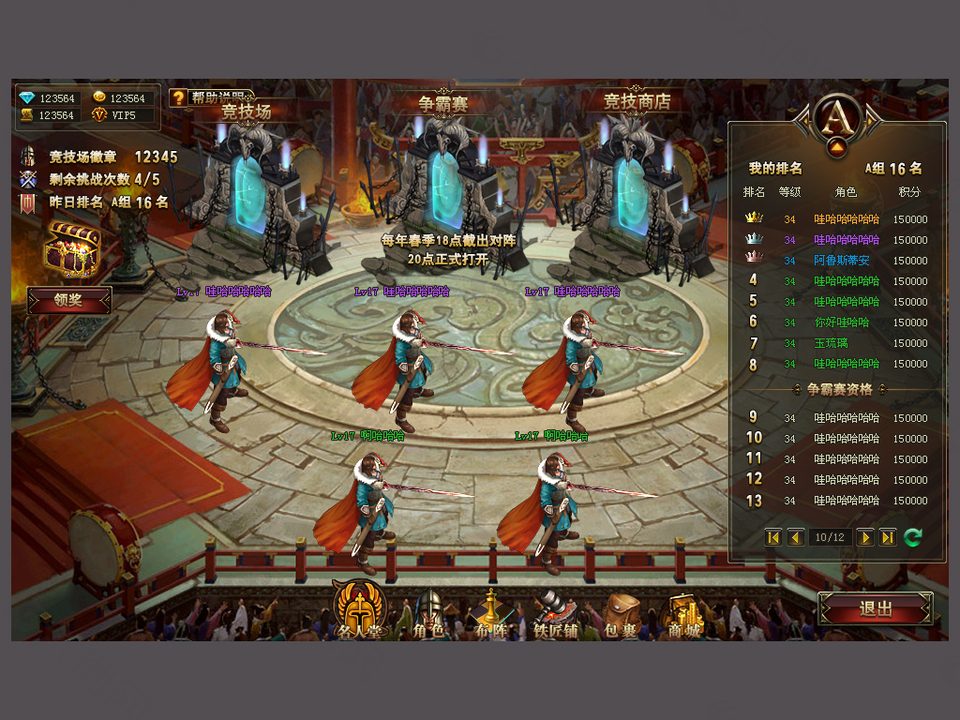Go to the previous ranking page

point(796,538)
